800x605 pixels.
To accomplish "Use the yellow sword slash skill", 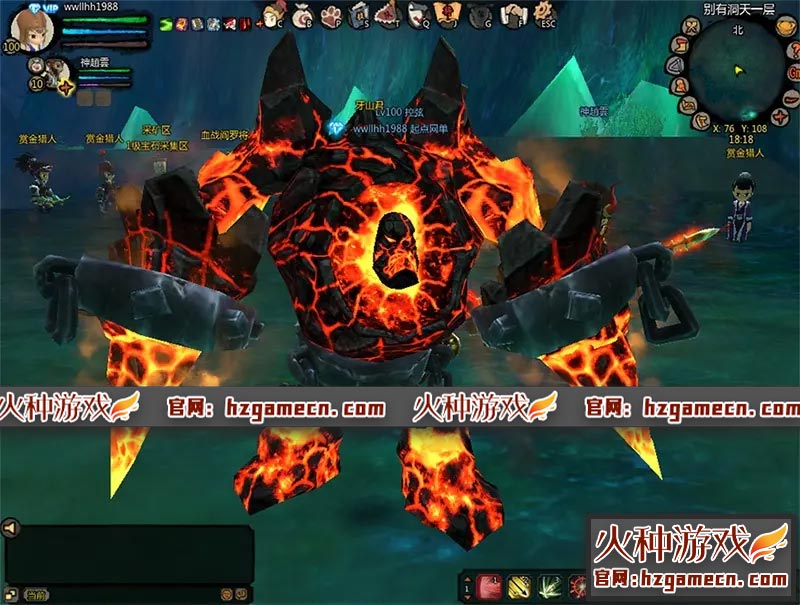I will [x=519, y=586].
